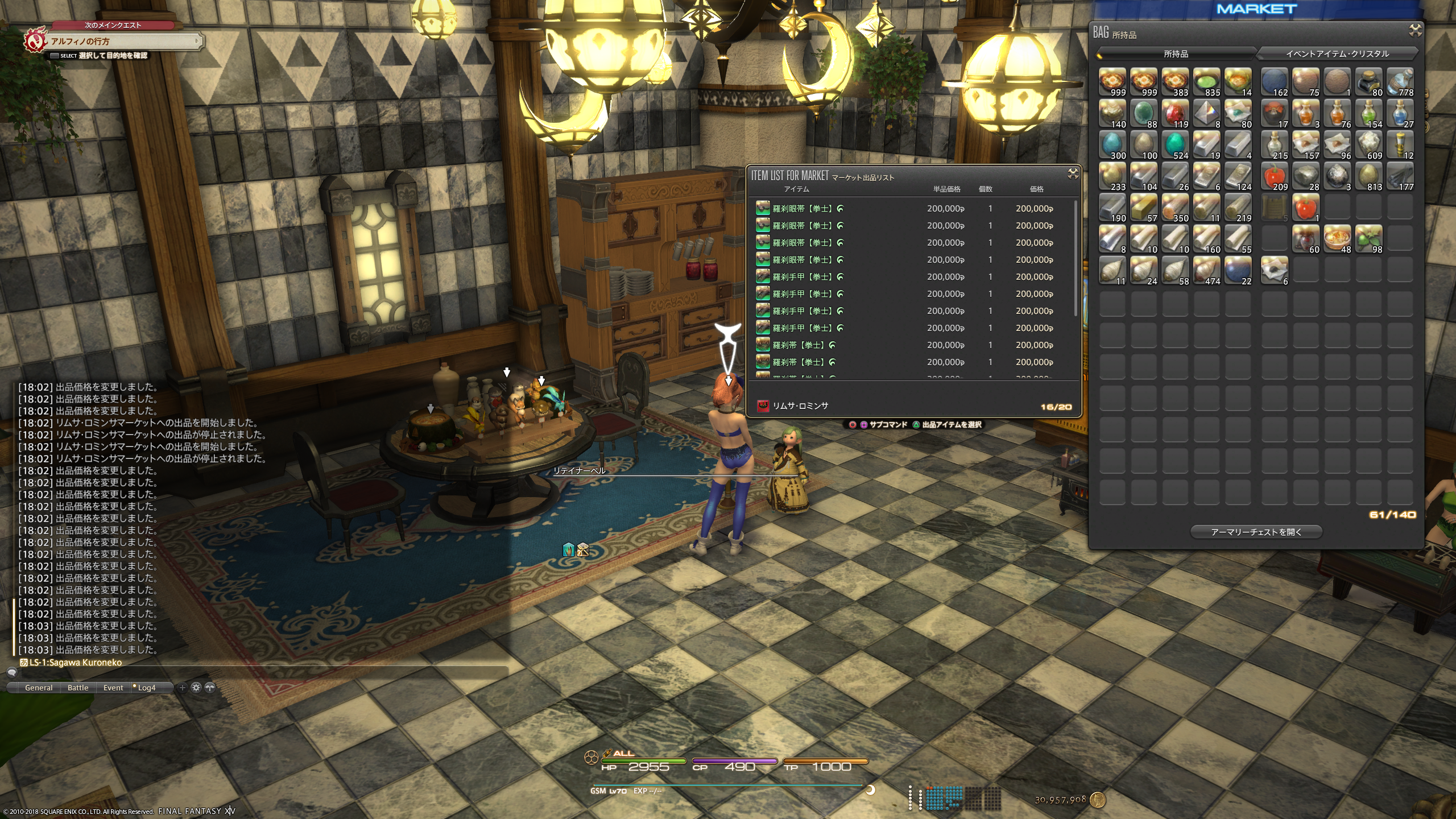Switch to the Battle log tab
The image size is (1456, 819).
click(x=78, y=688)
